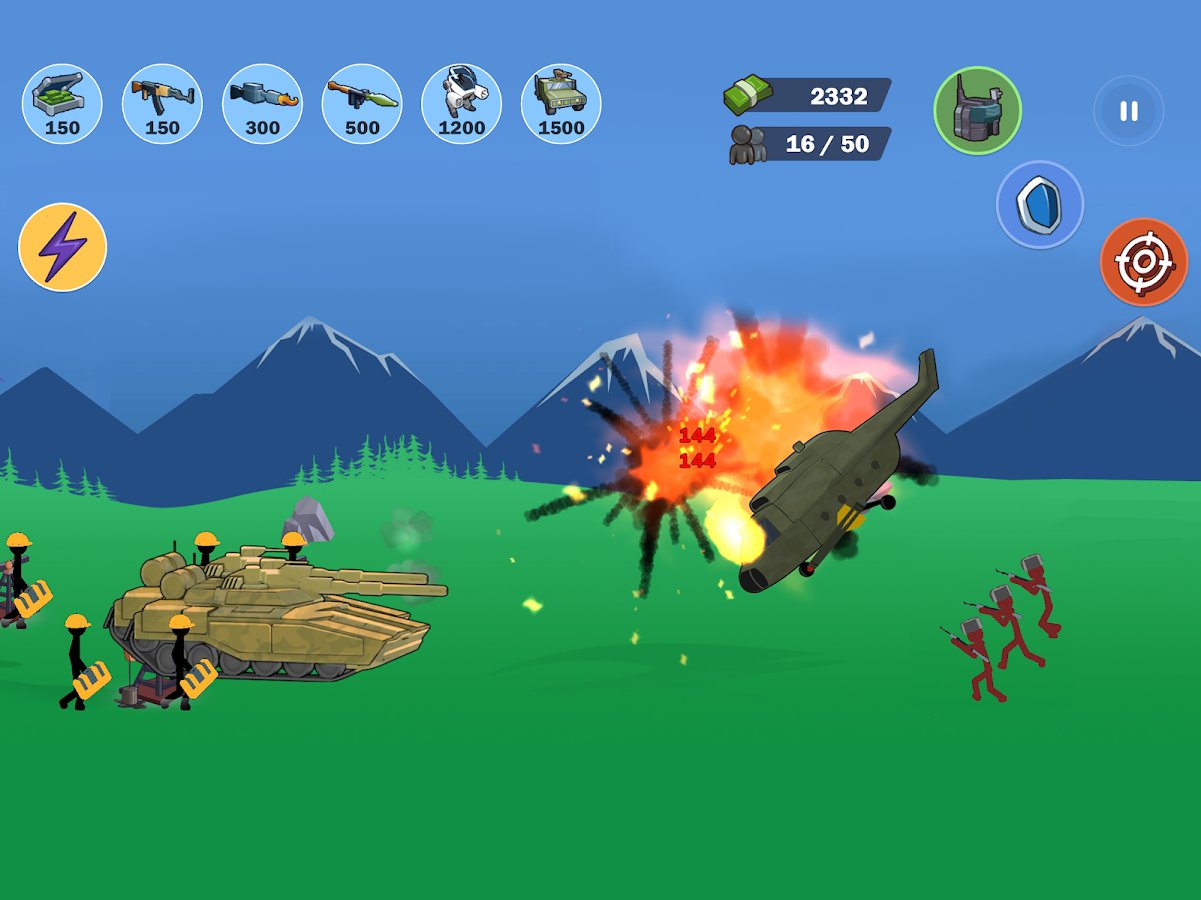
Task: Activate the orange crosshair attack command
Action: click(x=1143, y=262)
